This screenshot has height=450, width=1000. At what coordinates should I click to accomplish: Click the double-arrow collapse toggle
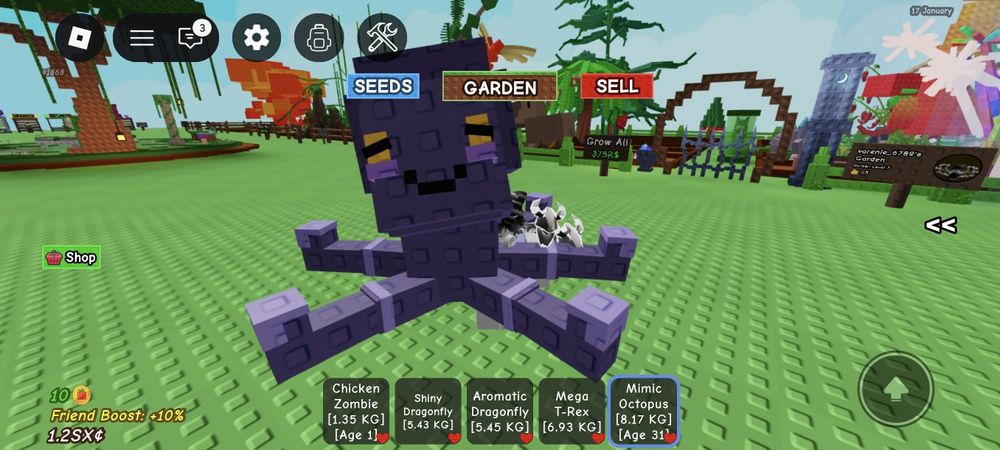coord(940,225)
